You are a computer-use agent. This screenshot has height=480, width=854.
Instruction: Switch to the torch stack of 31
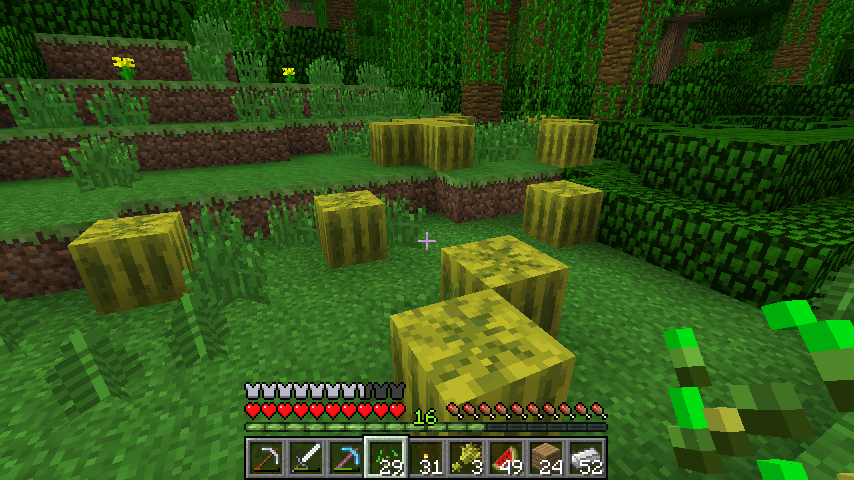click(x=426, y=458)
